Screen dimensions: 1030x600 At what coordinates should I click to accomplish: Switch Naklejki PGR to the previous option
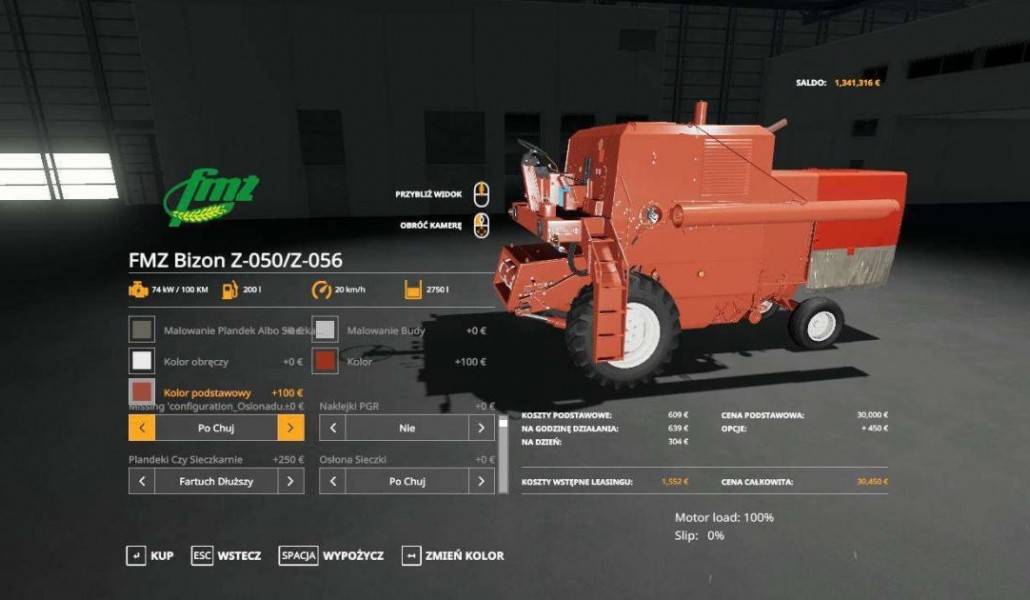pyautogui.click(x=332, y=428)
